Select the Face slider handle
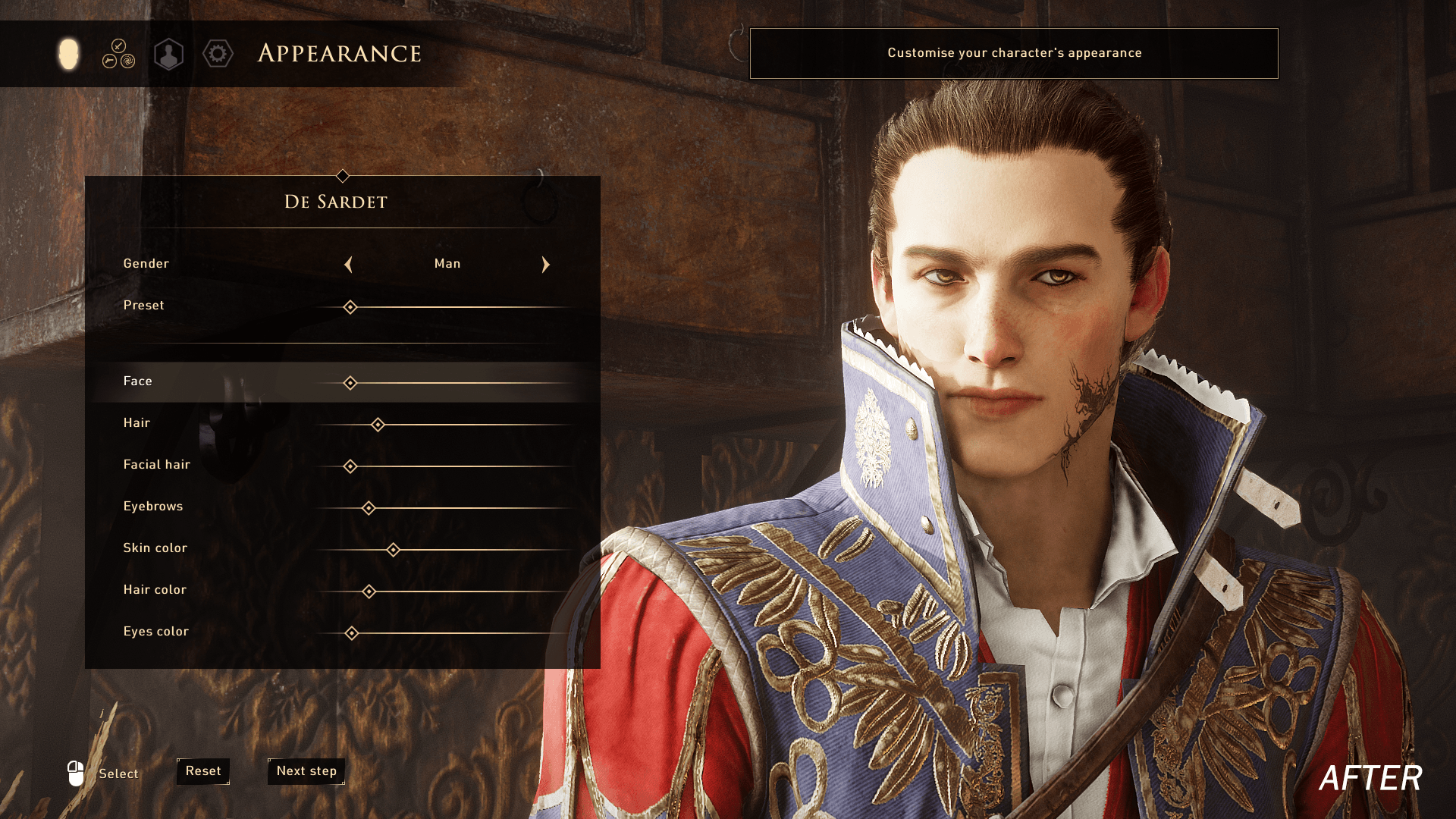Viewport: 1456px width, 819px height. 350,383
